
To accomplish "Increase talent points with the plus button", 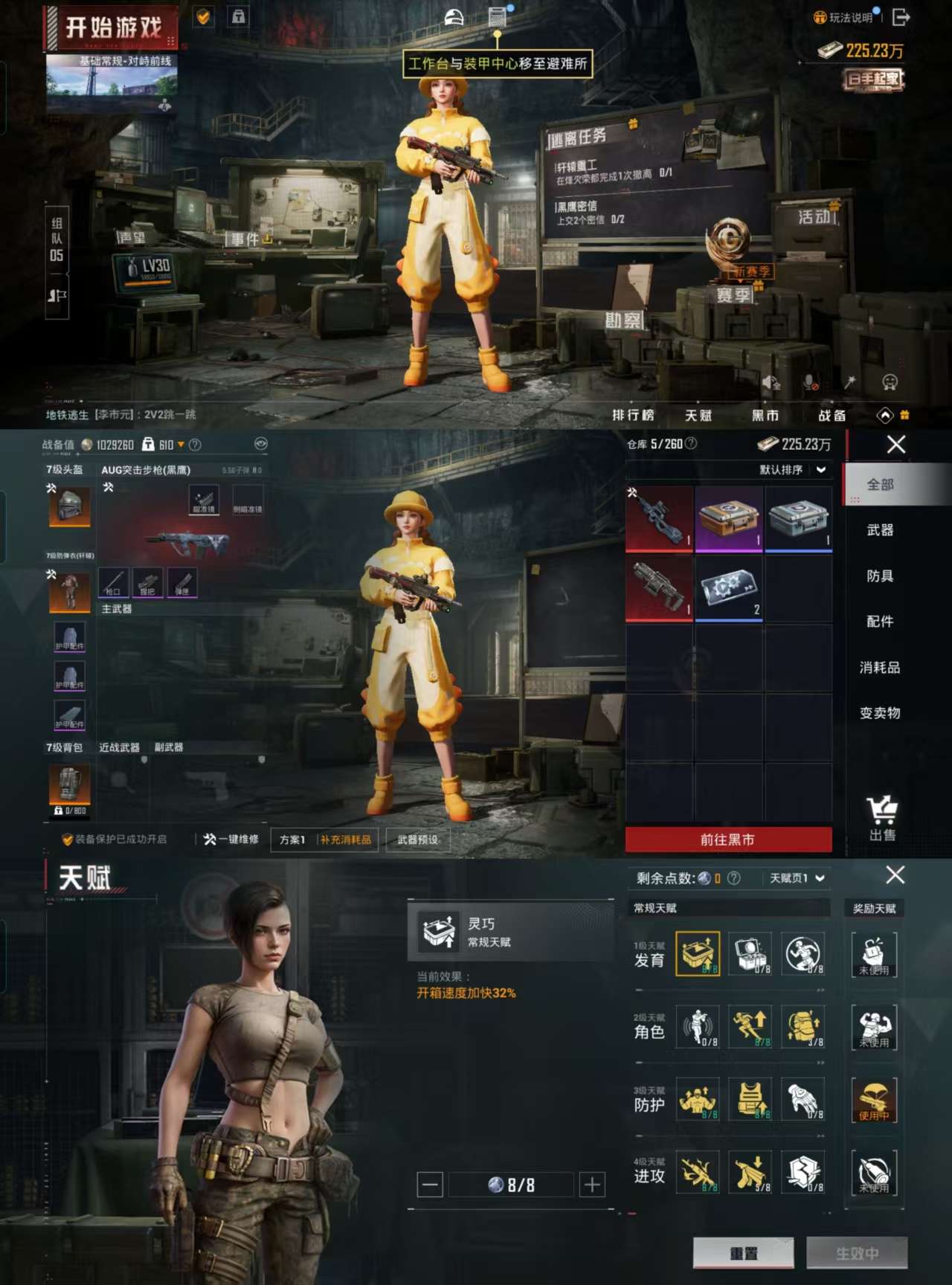I will 592,1184.
